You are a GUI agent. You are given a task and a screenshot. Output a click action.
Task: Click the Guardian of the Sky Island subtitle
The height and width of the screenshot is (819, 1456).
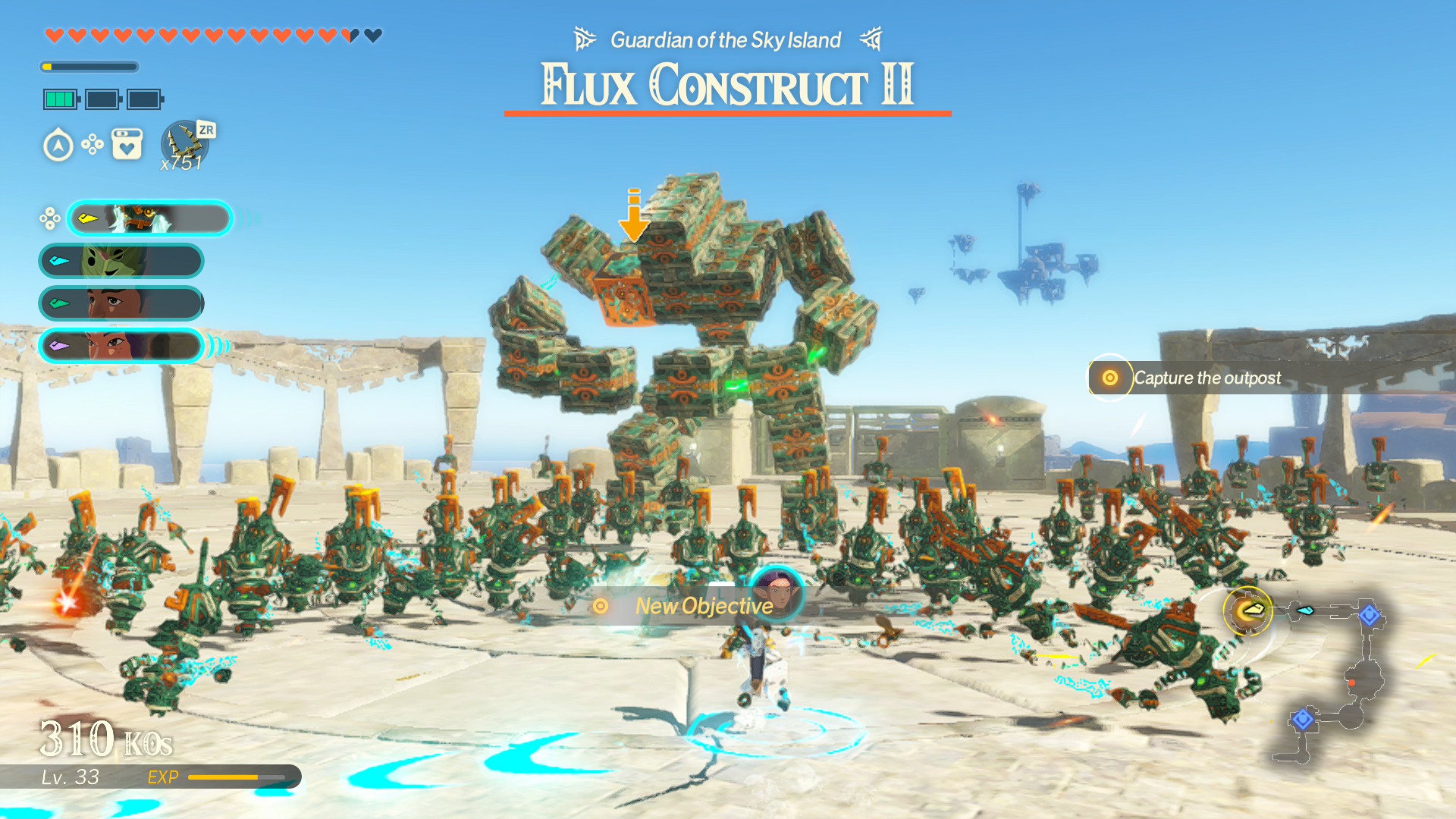click(724, 39)
